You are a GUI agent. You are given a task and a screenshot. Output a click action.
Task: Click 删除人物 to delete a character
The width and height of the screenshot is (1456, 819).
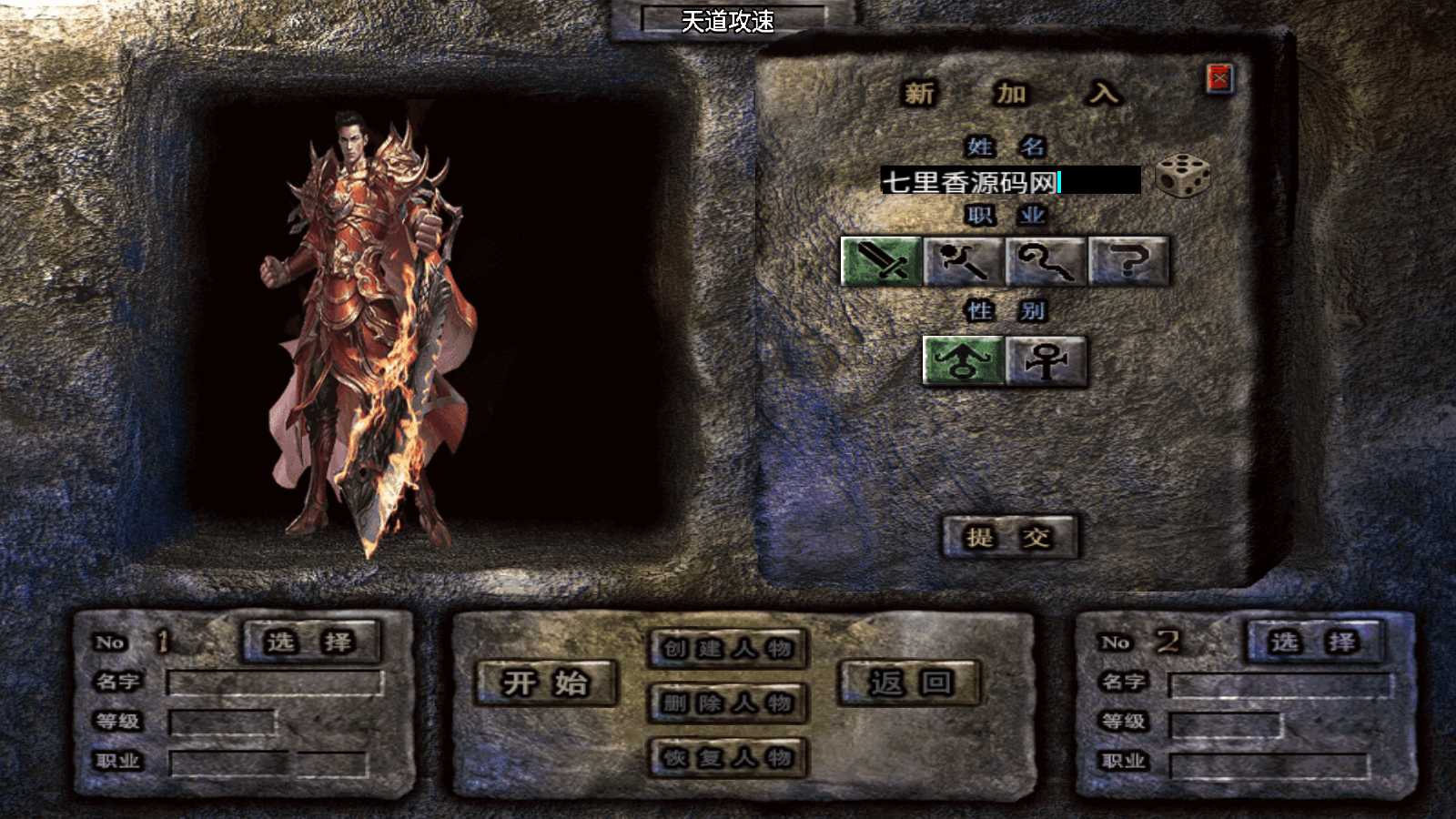(727, 703)
